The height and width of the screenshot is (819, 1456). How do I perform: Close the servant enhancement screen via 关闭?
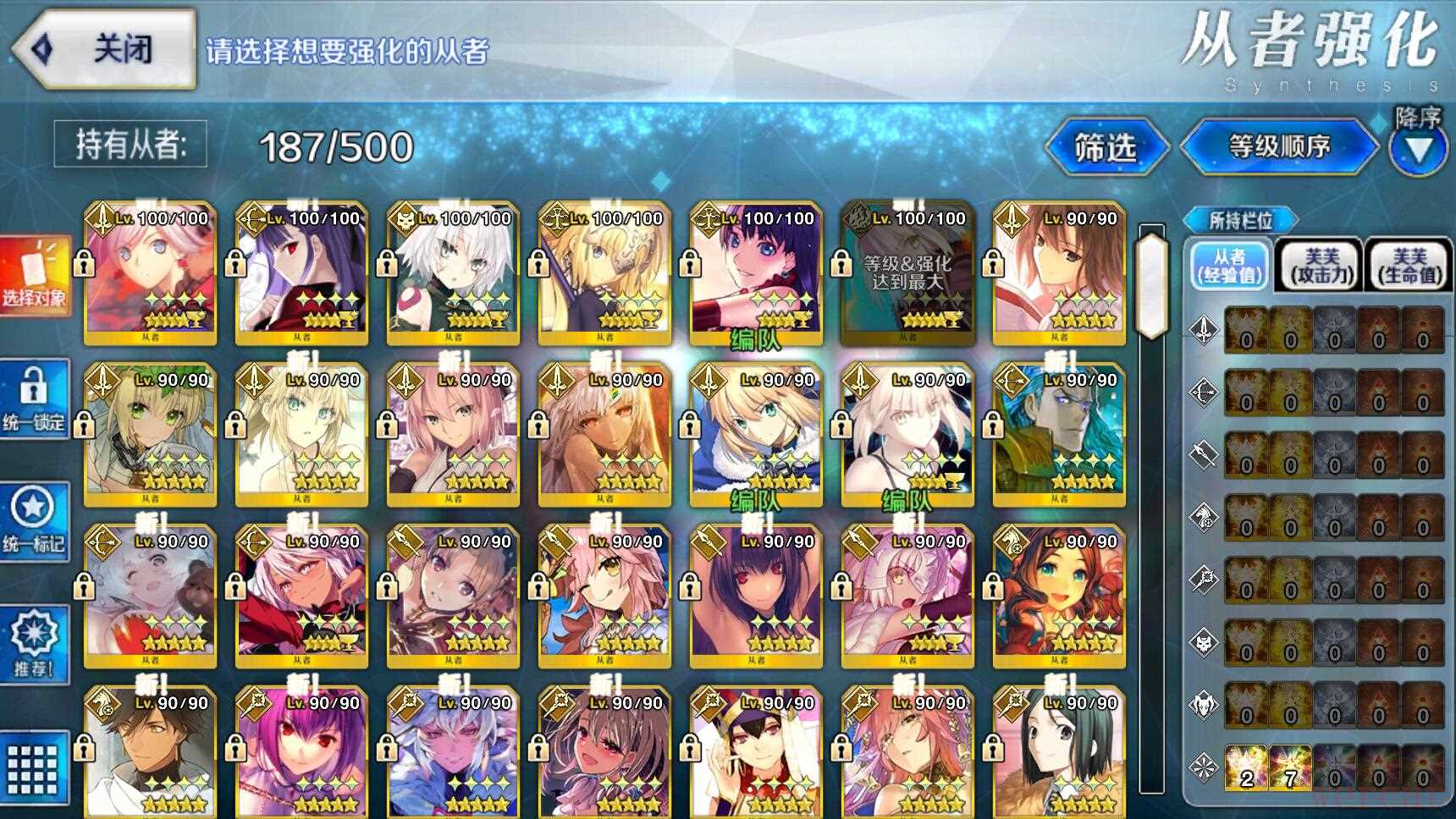pyautogui.click(x=106, y=49)
